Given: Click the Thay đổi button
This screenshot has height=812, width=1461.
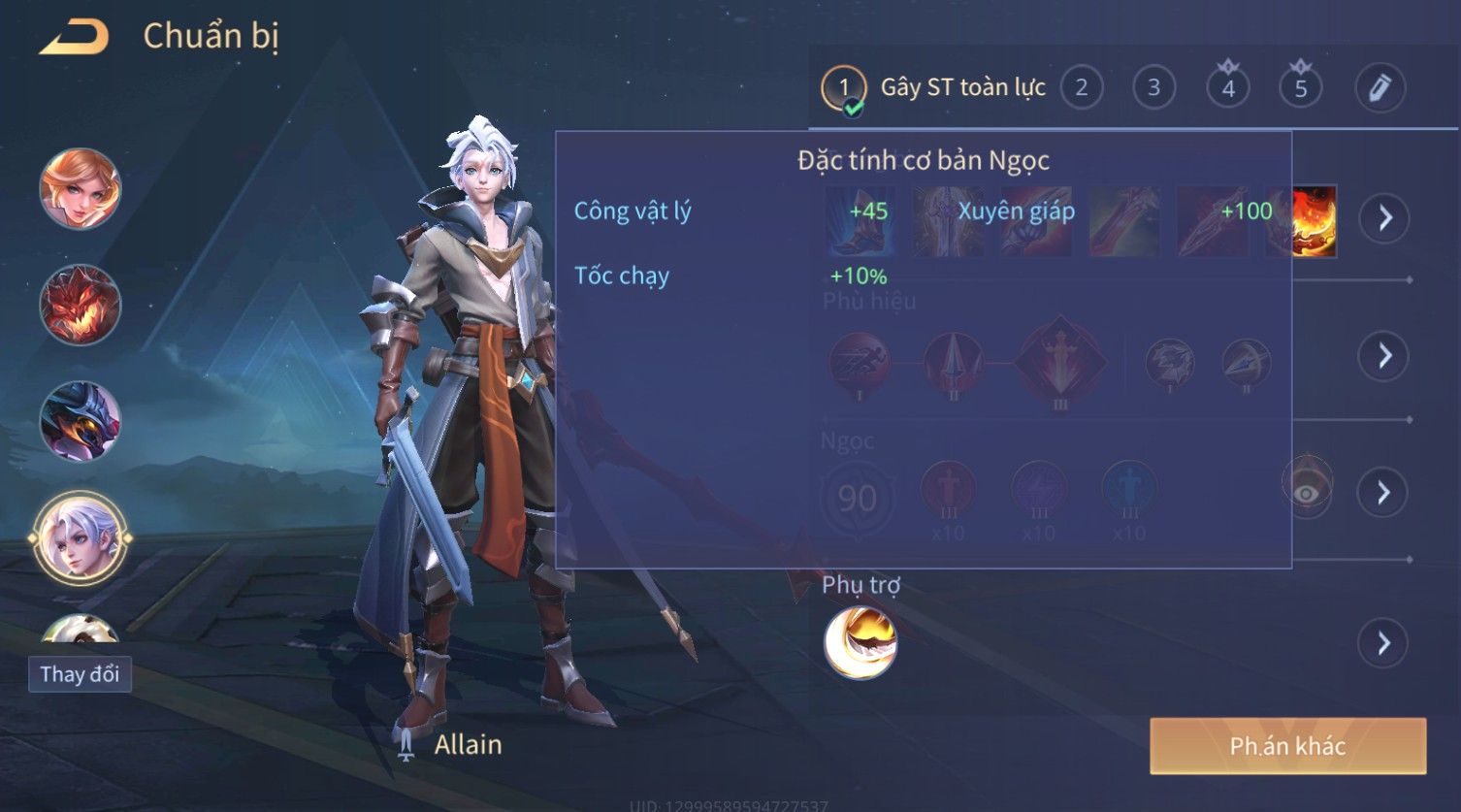Looking at the screenshot, I should (x=80, y=674).
